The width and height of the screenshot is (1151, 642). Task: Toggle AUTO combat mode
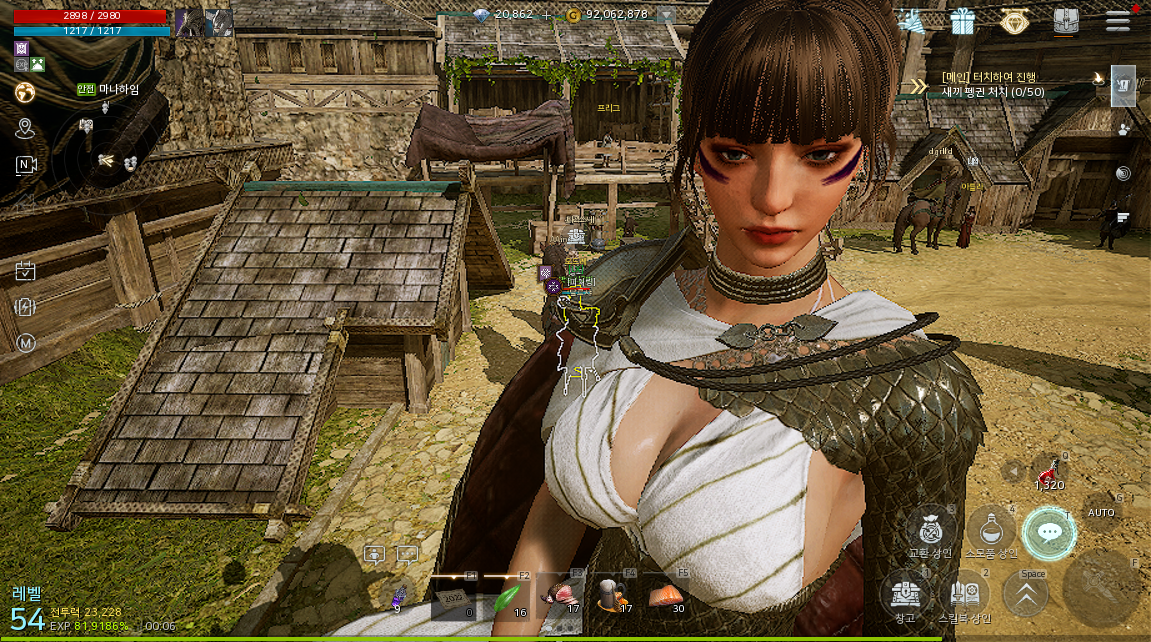pos(1101,512)
